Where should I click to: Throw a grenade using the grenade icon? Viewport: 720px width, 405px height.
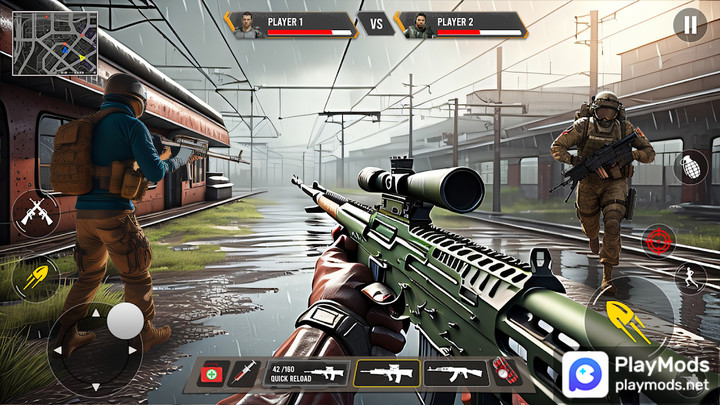click(690, 167)
